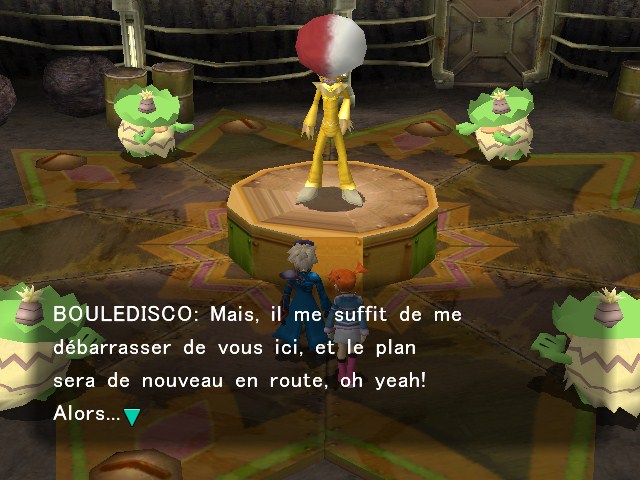Viewport: 640px width, 480px height.
Task: Click the teal dialogue continue arrow
Action: tap(131, 416)
